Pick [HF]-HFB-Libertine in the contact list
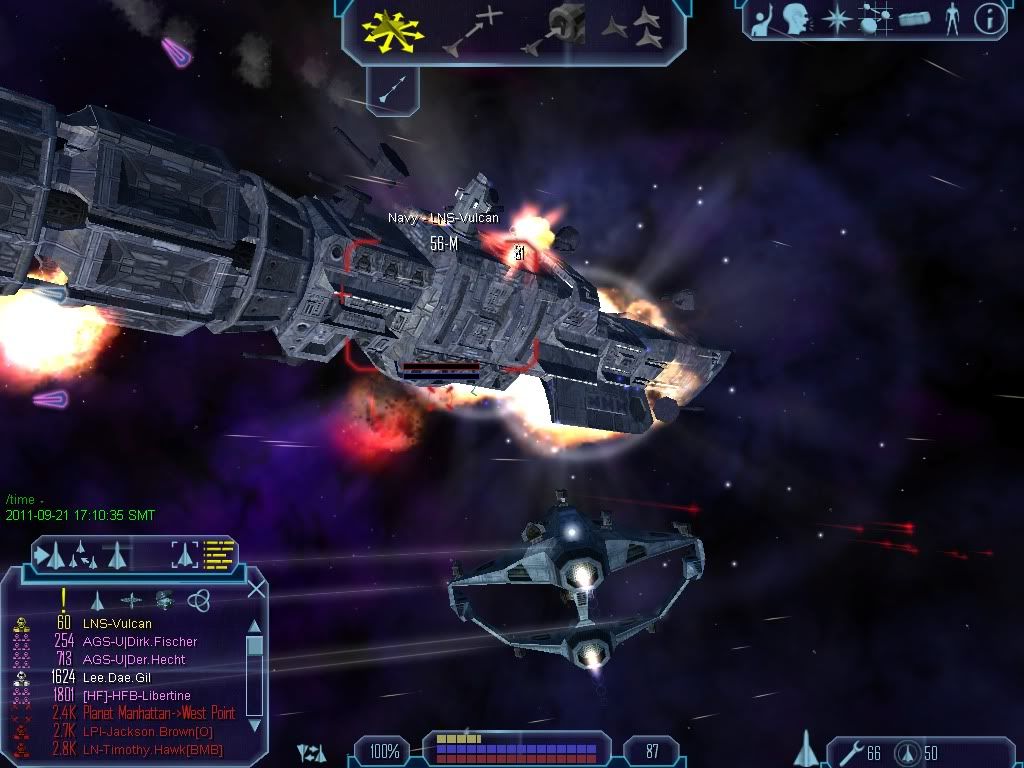 coord(137,696)
